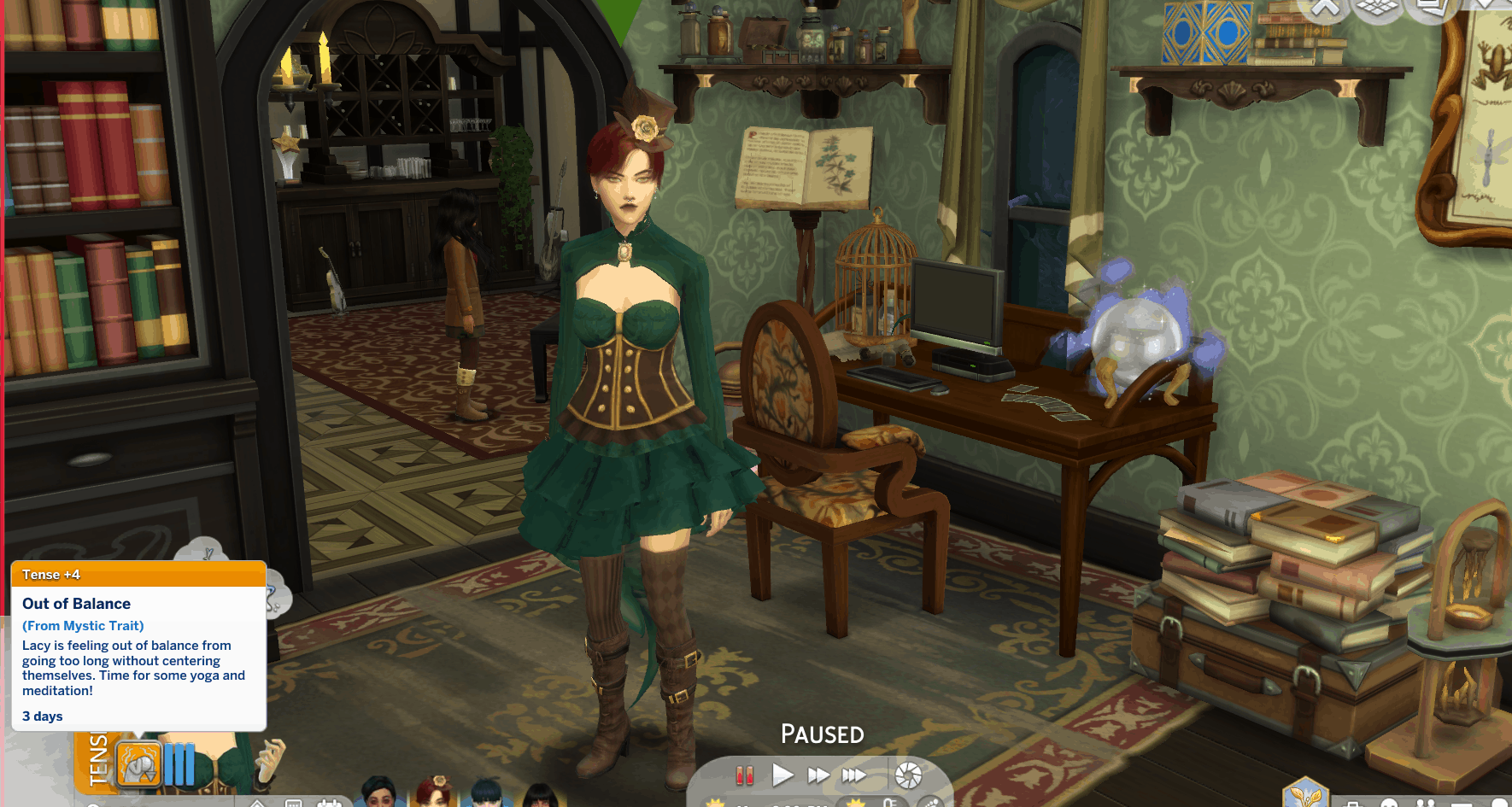Image resolution: width=1512 pixels, height=807 pixels.
Task: Select the red-haired Sim portrait with hat
Action: 435,792
